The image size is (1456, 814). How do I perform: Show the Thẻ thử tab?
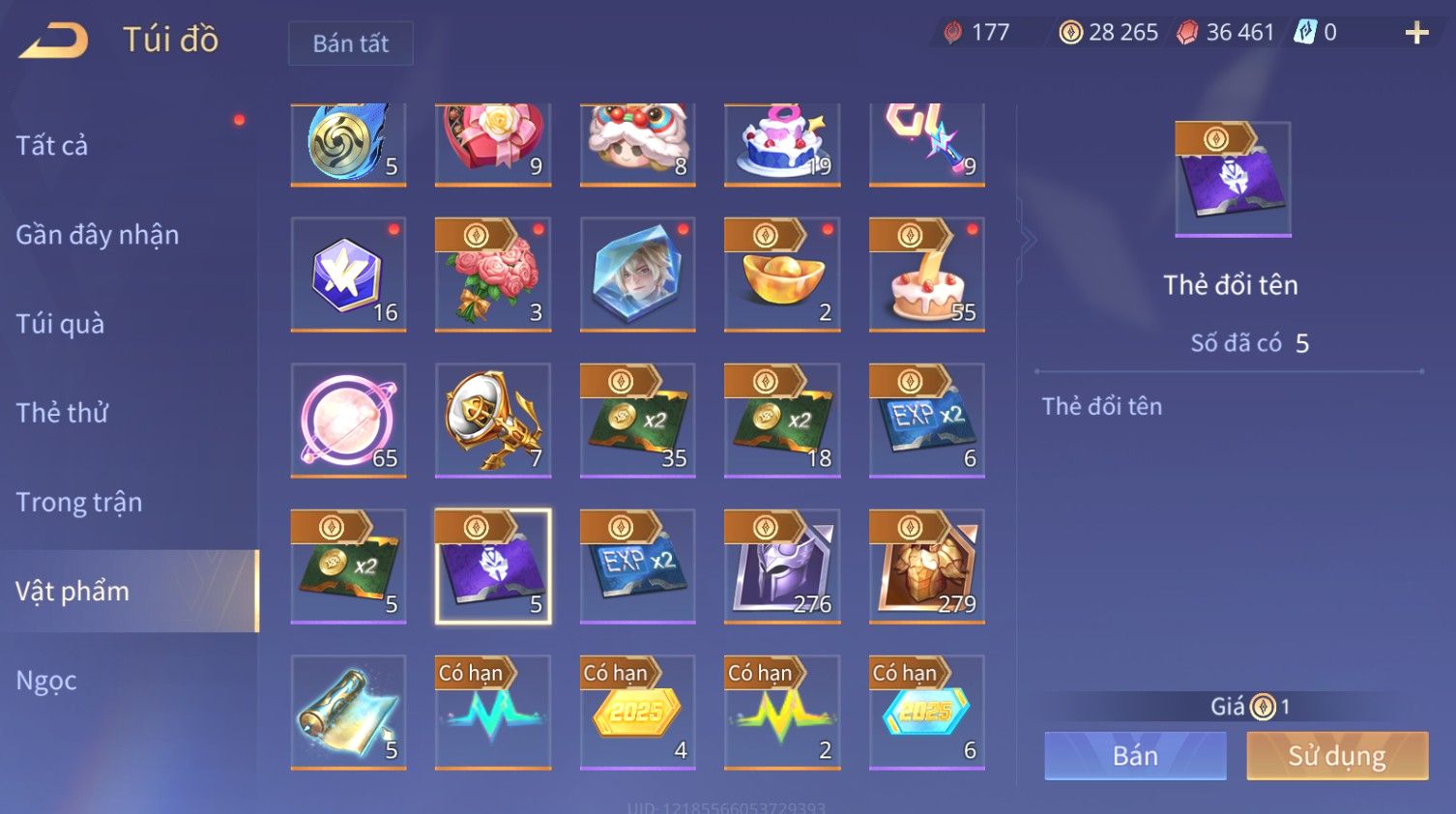[62, 413]
